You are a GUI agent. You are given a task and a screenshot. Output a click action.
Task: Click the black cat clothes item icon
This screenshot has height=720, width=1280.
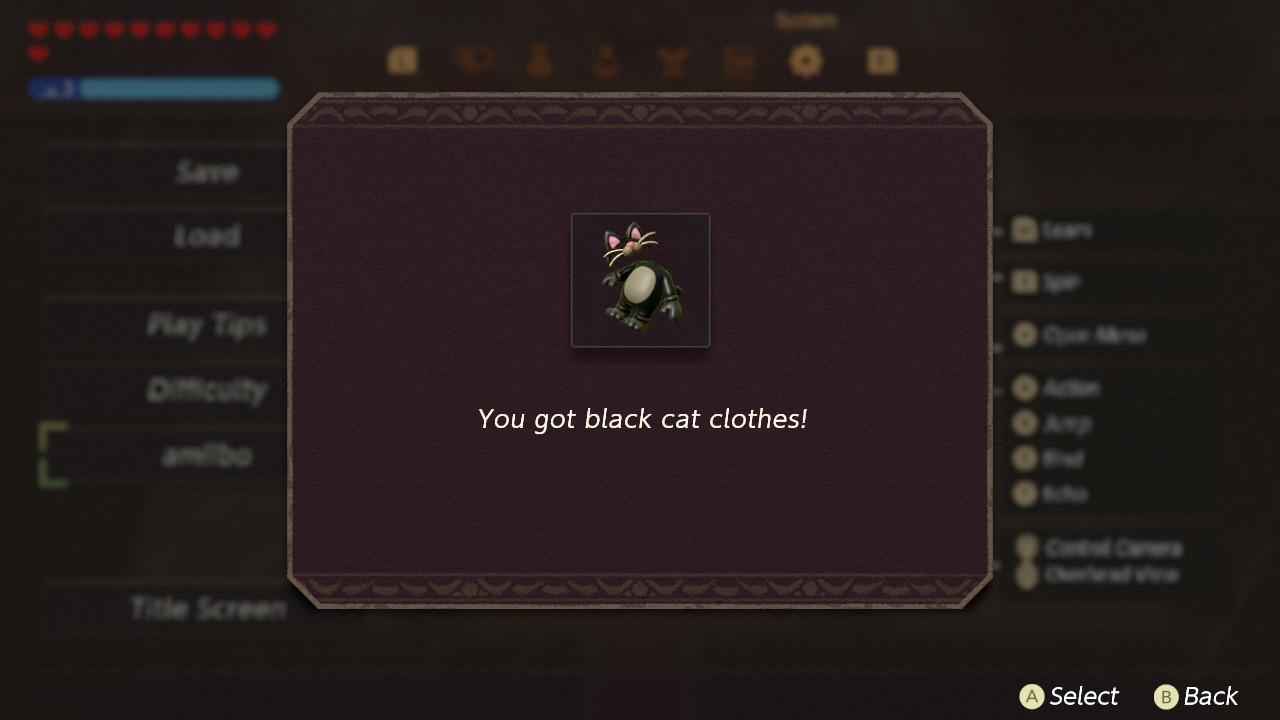pyautogui.click(x=640, y=280)
